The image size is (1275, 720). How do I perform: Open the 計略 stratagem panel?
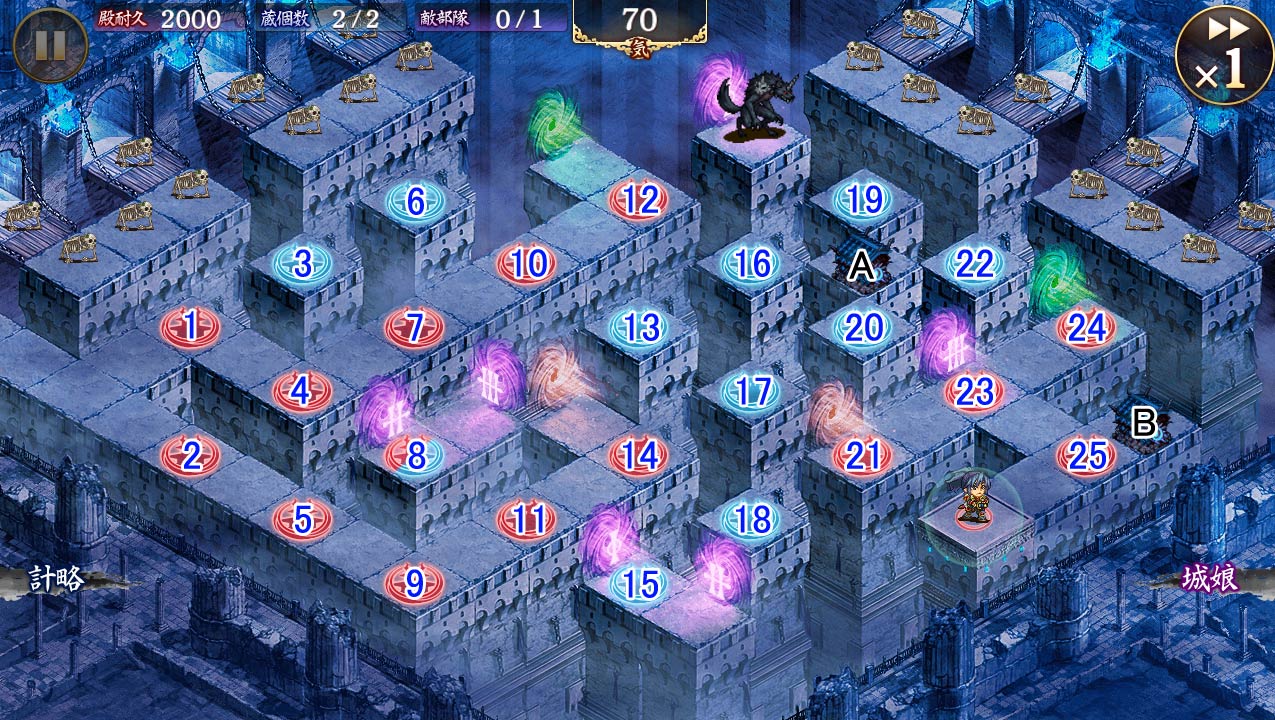point(55,580)
